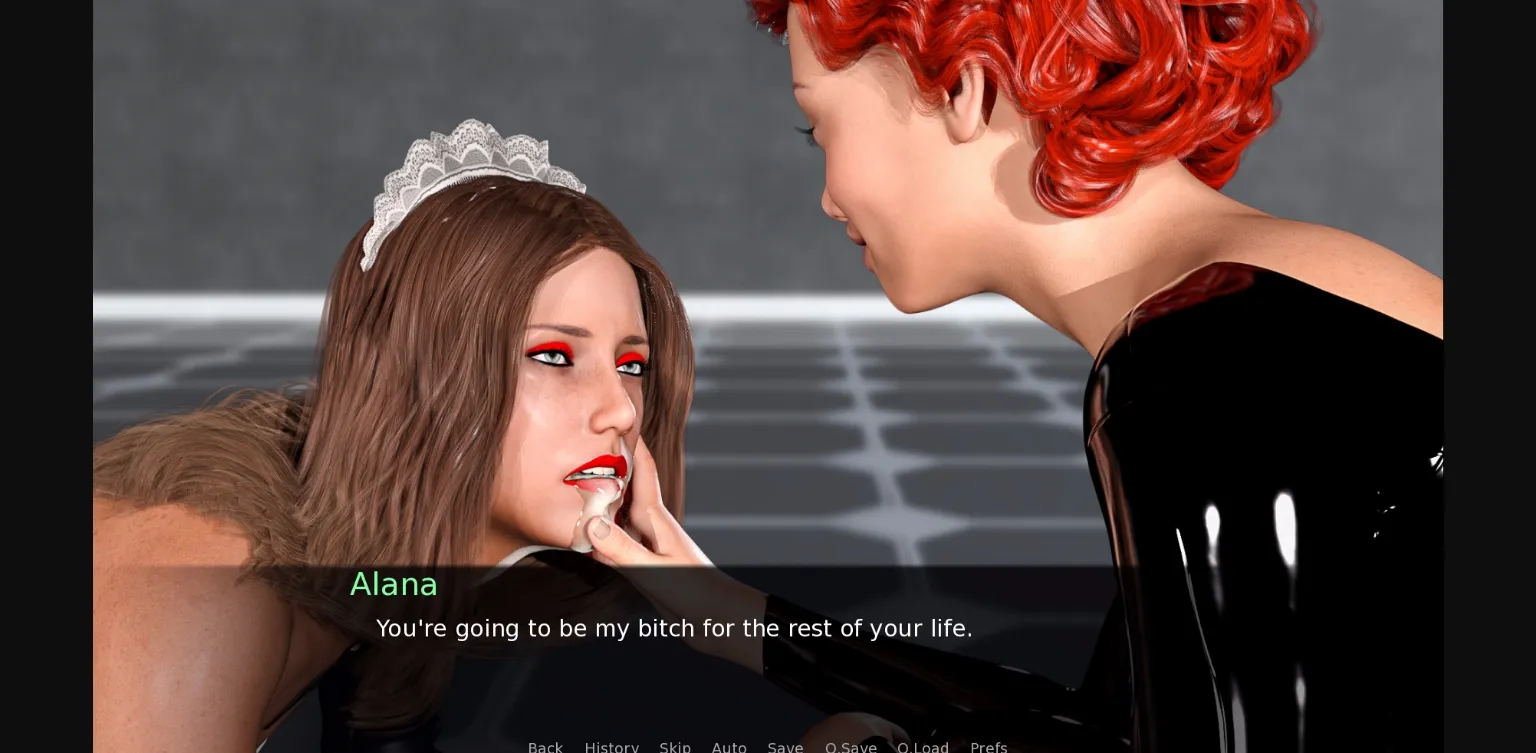Image resolution: width=1536 pixels, height=753 pixels.
Task: Click the quick menu bar
Action: tap(767, 747)
